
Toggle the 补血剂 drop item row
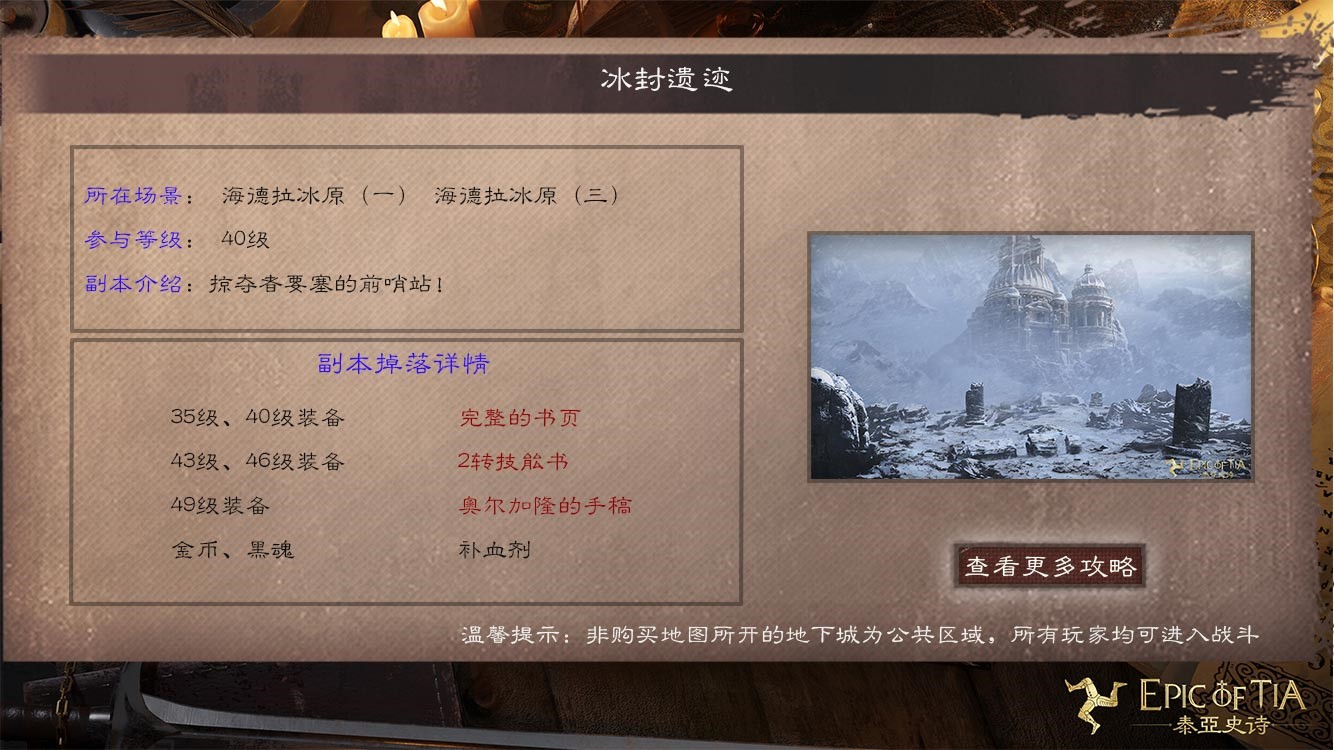(x=493, y=549)
